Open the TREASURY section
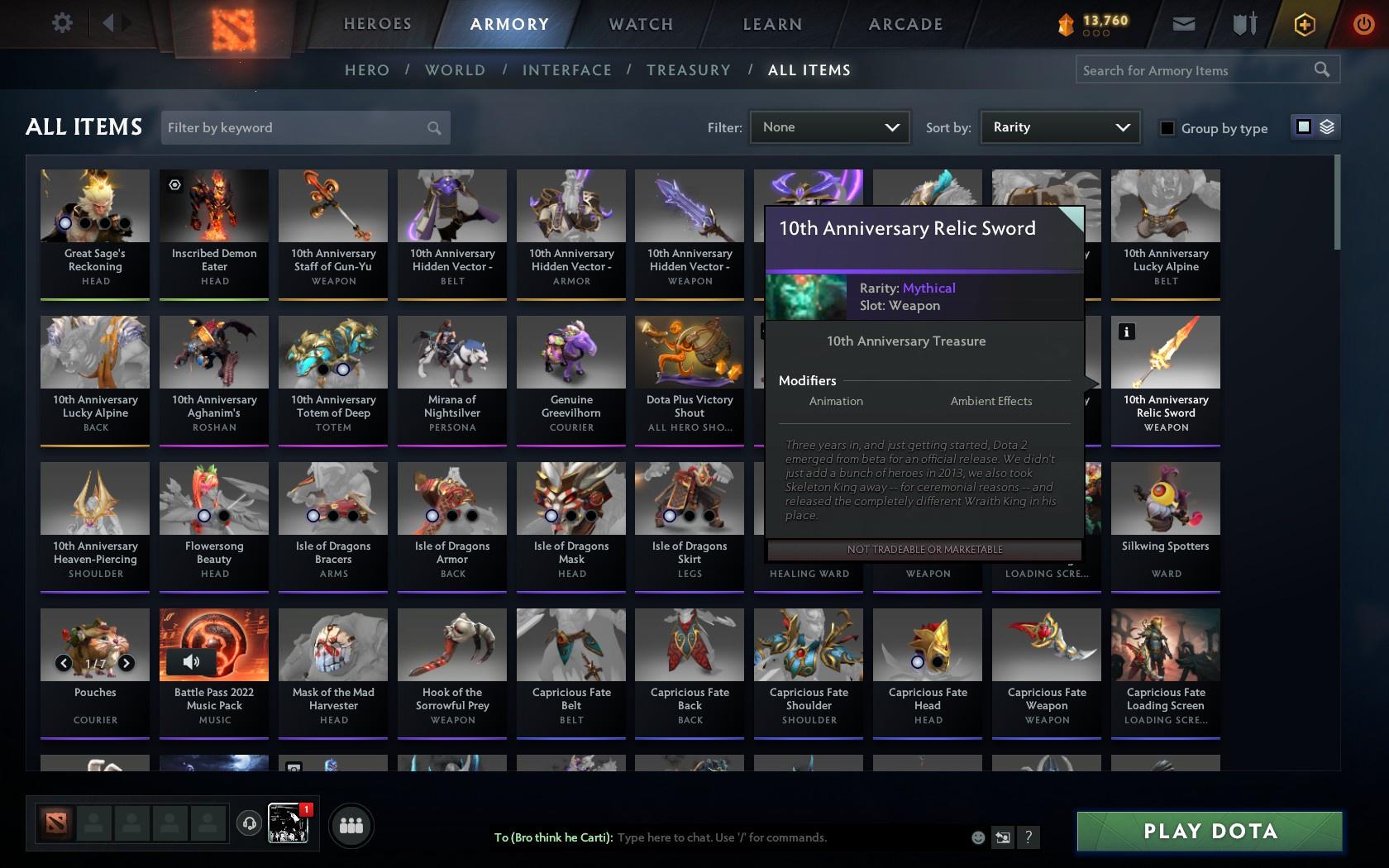This screenshot has height=868, width=1389. pos(689,70)
